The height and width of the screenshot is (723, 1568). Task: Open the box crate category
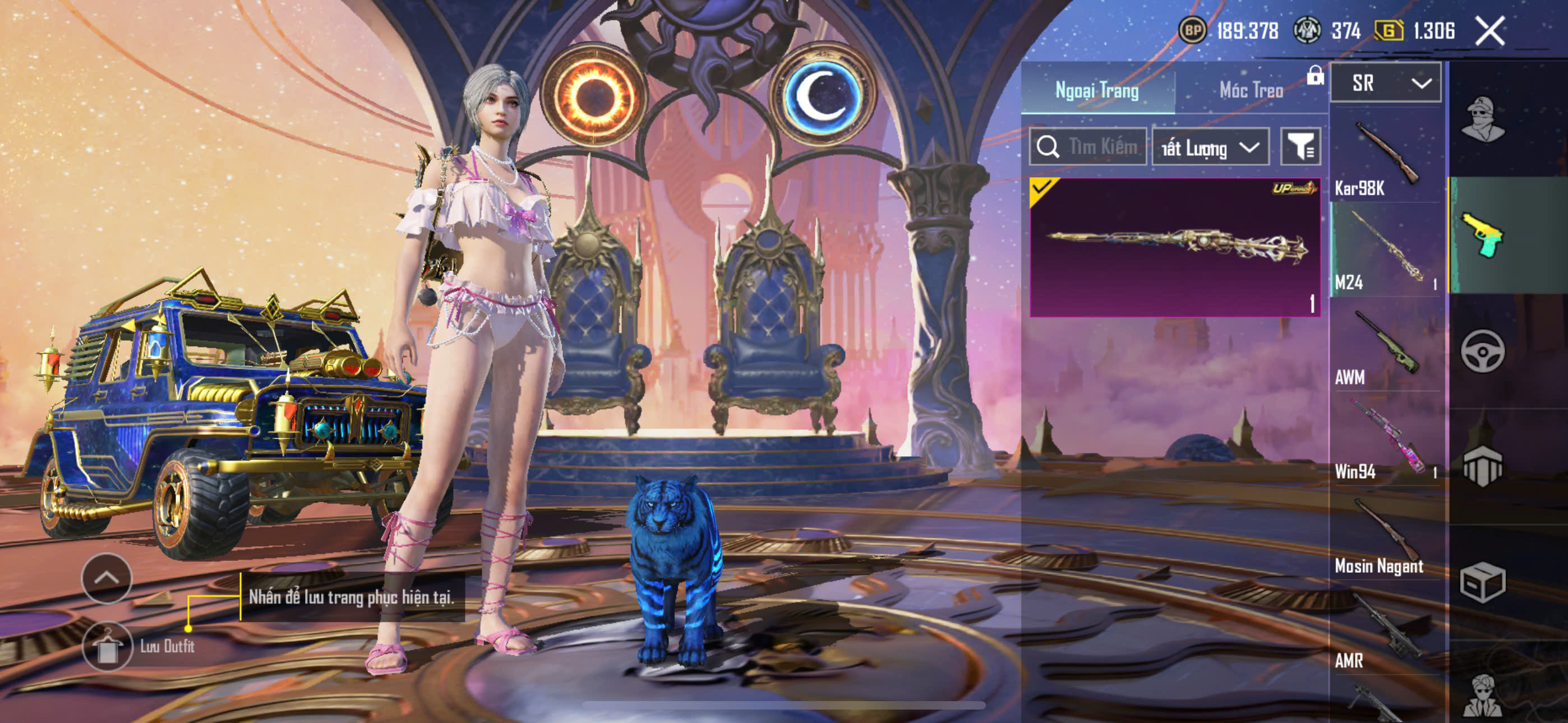coord(1483,582)
